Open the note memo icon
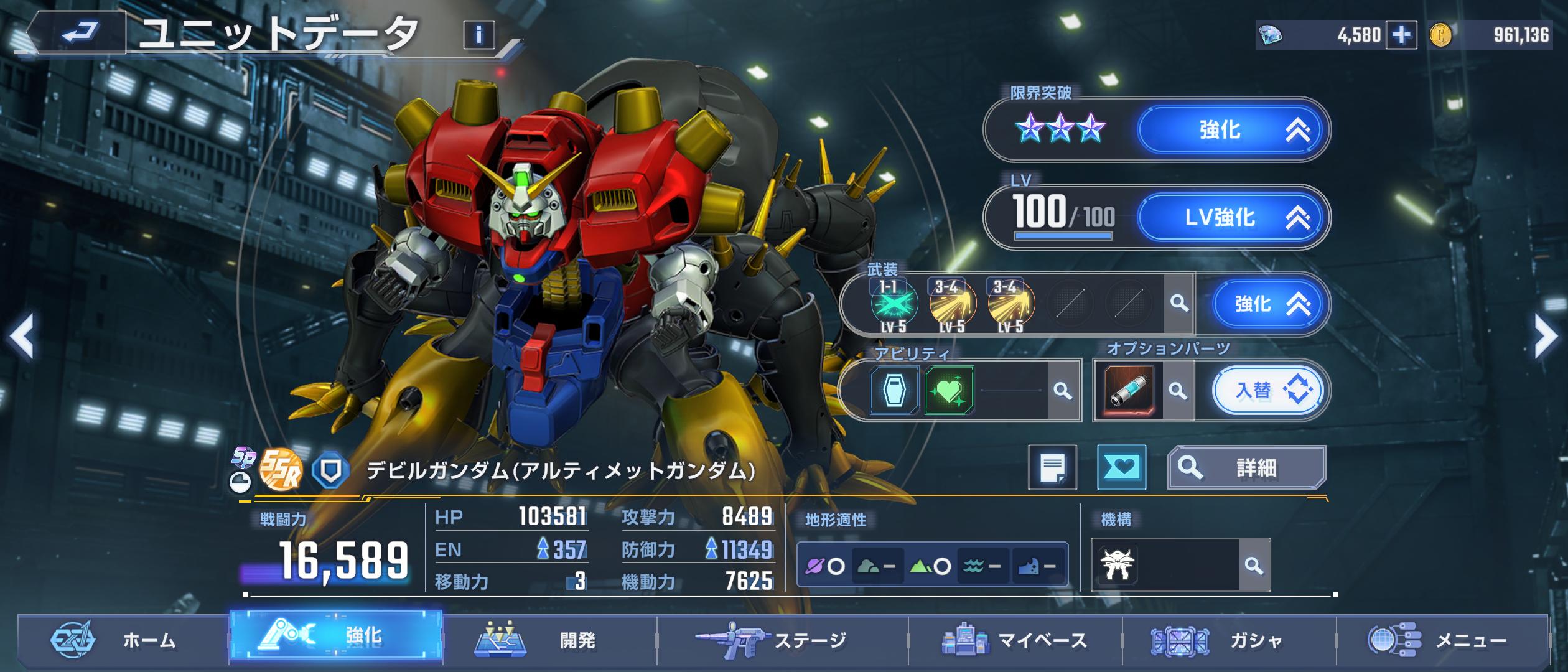1568x672 pixels. (1052, 467)
